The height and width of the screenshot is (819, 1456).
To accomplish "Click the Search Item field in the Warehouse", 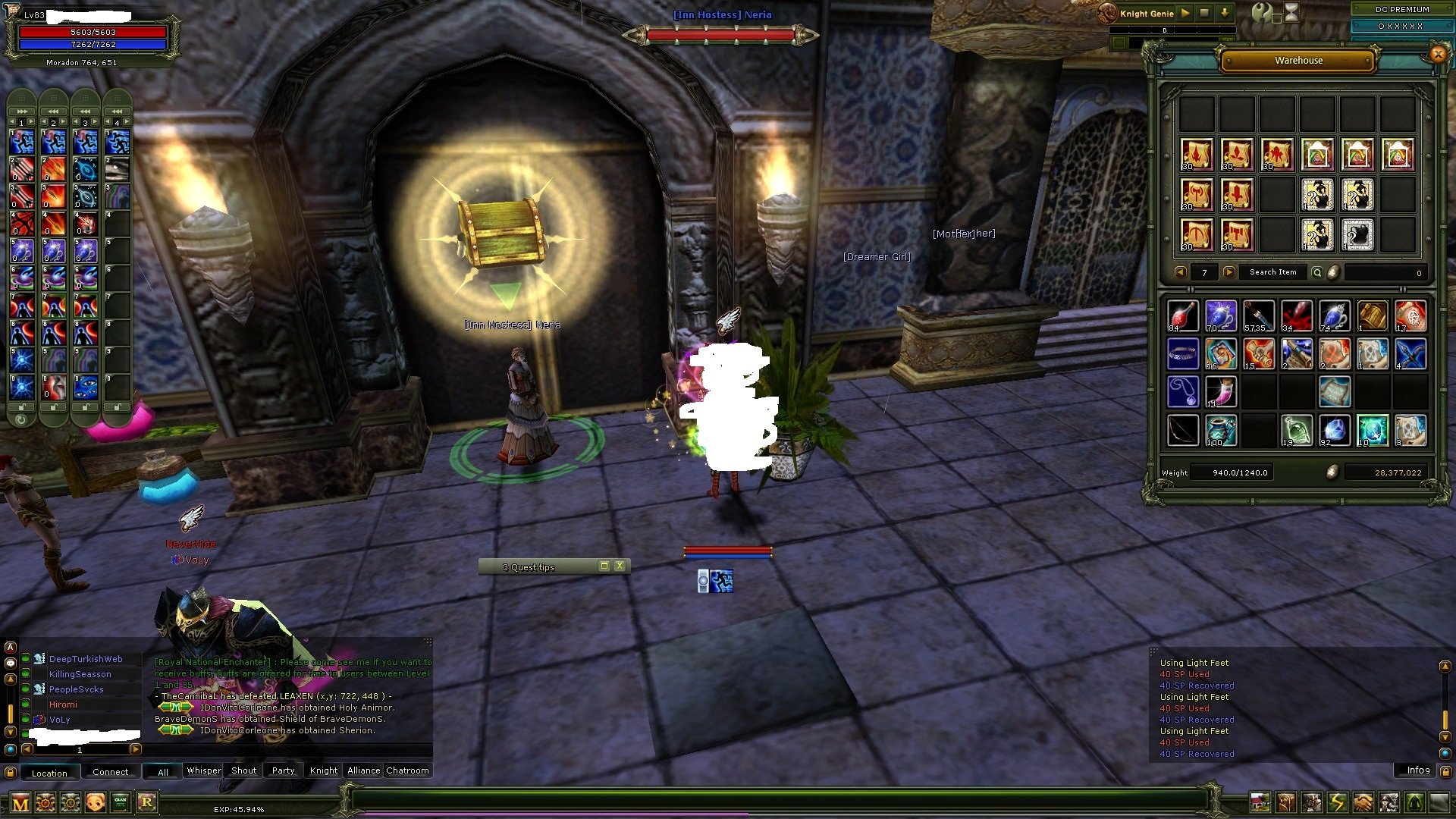I will coord(1272,271).
